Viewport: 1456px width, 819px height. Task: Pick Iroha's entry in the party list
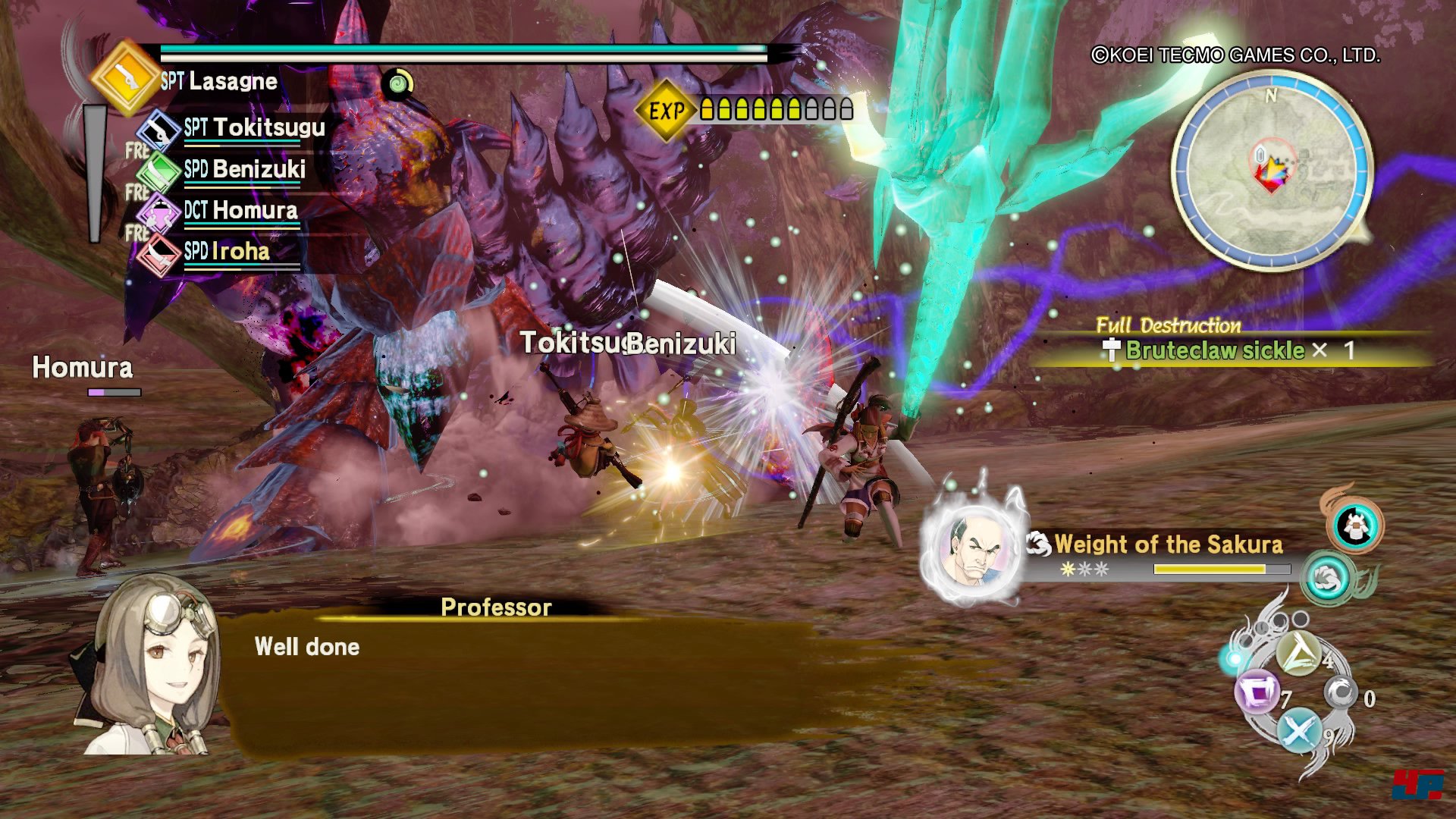point(226,252)
